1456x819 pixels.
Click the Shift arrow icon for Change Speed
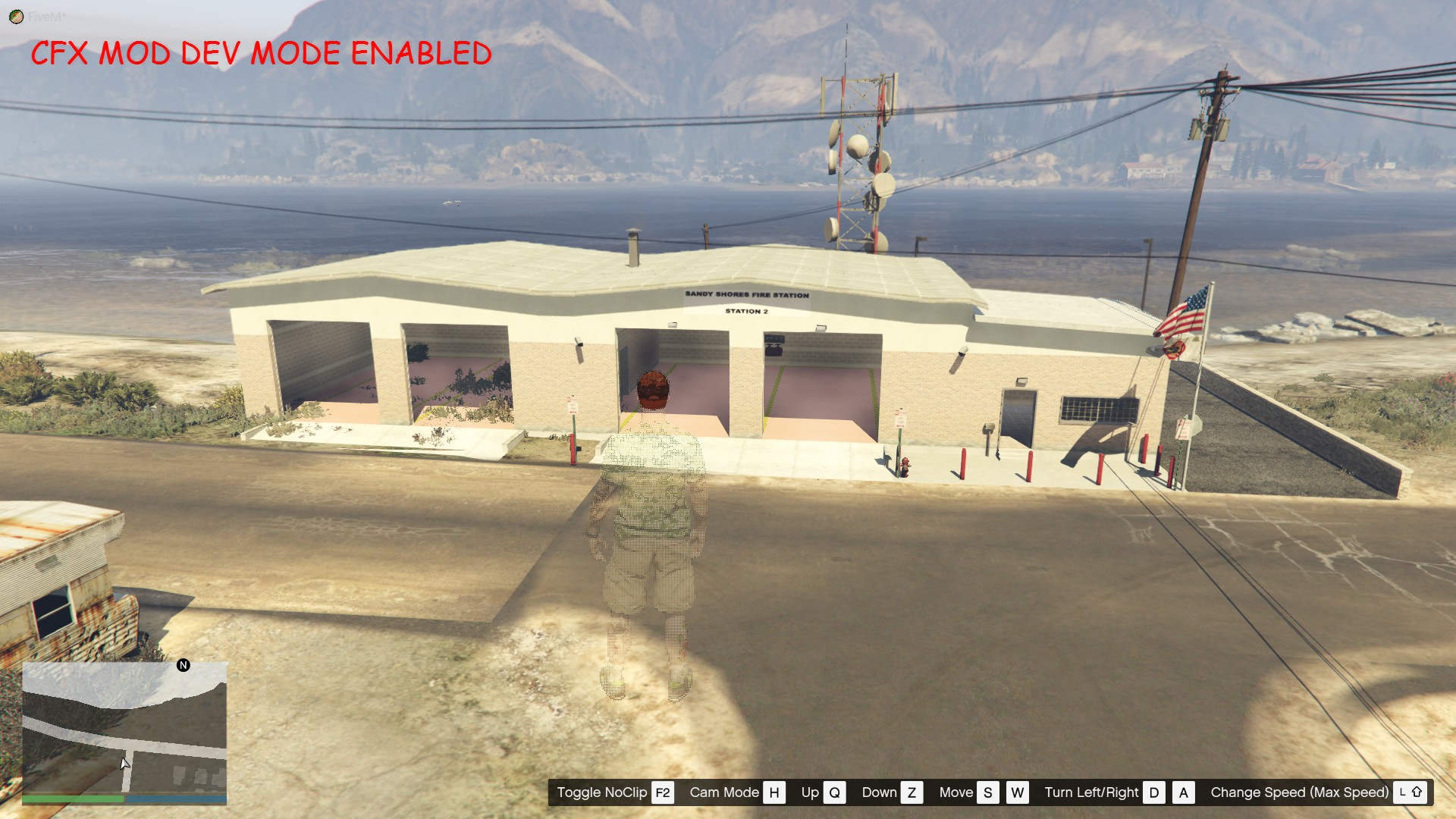pos(1417,792)
